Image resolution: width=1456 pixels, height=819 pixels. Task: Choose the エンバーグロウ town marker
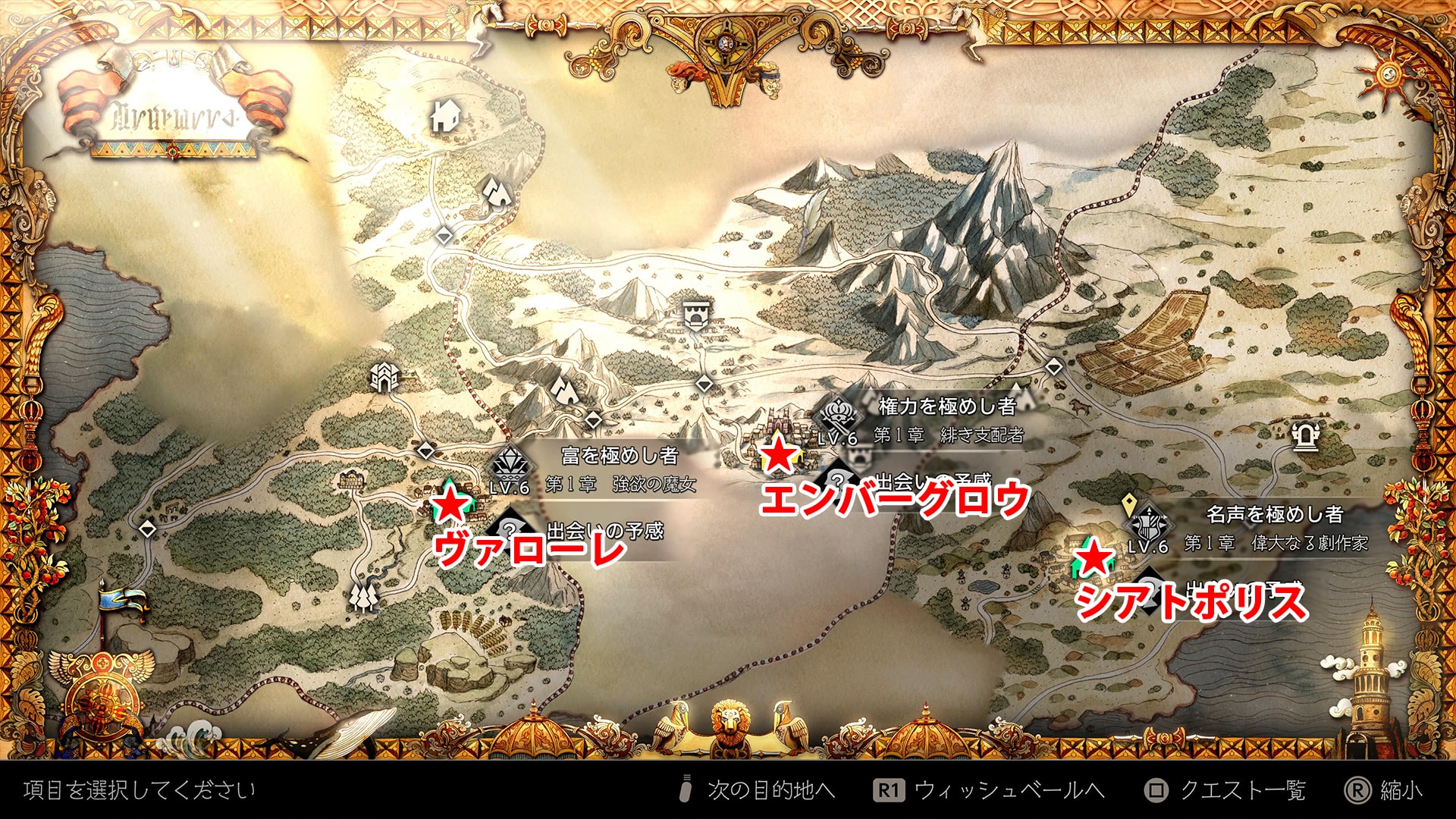tap(779, 454)
